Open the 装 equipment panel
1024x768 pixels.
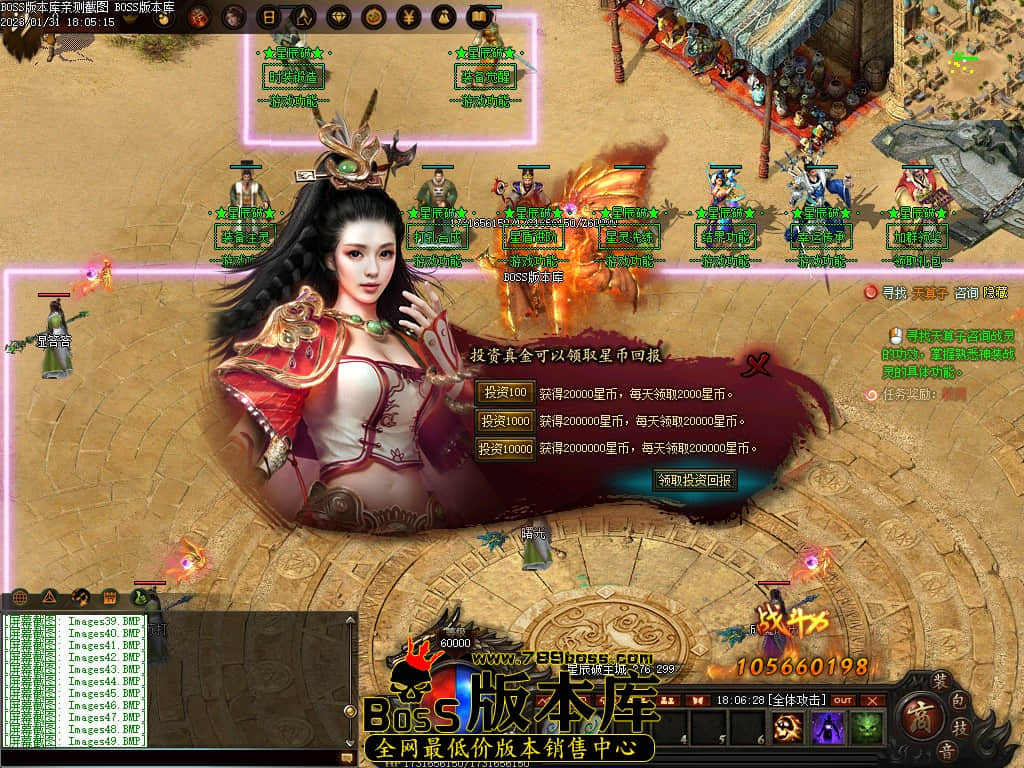point(940,679)
